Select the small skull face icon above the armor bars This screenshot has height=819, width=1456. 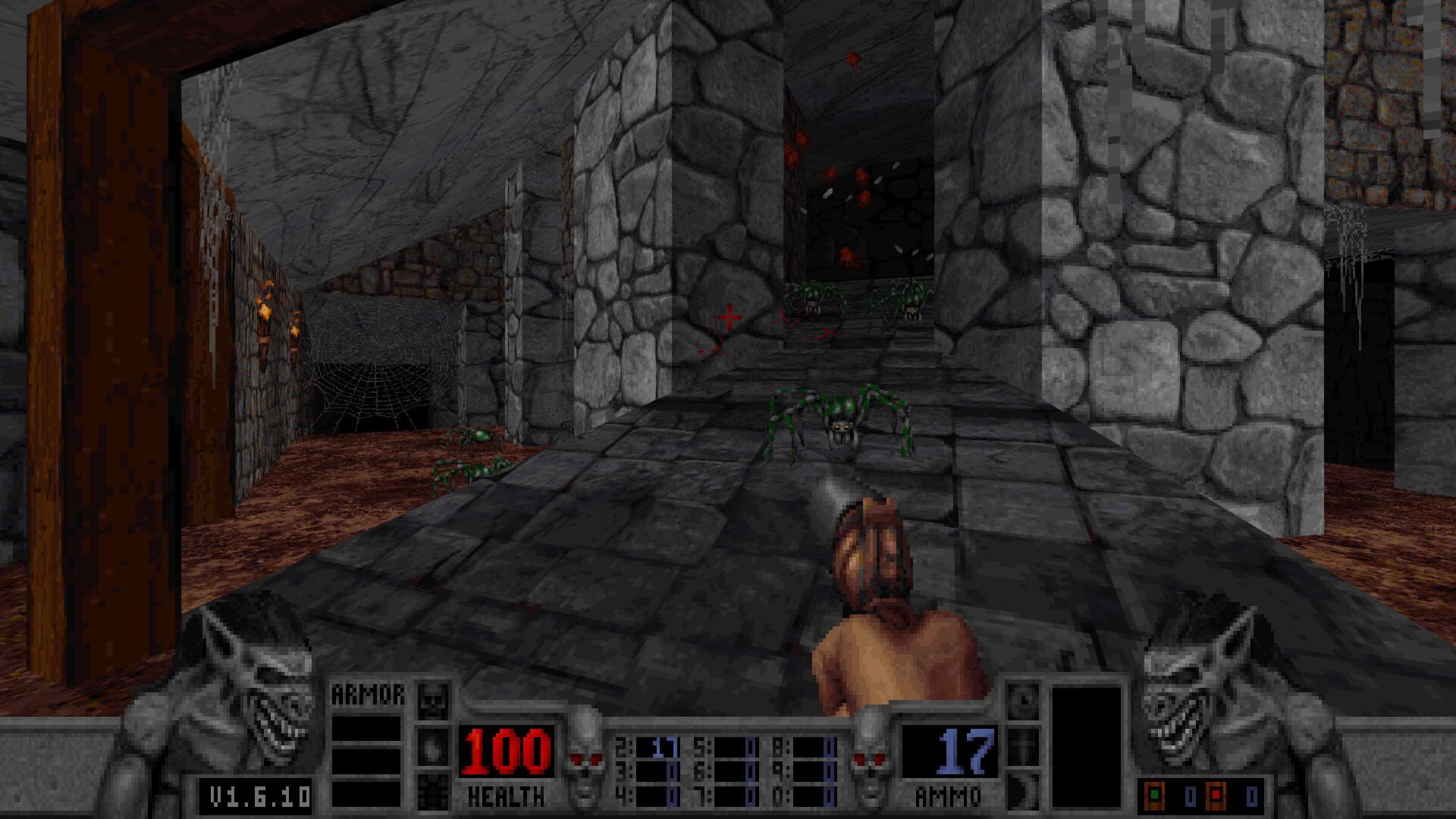(434, 701)
